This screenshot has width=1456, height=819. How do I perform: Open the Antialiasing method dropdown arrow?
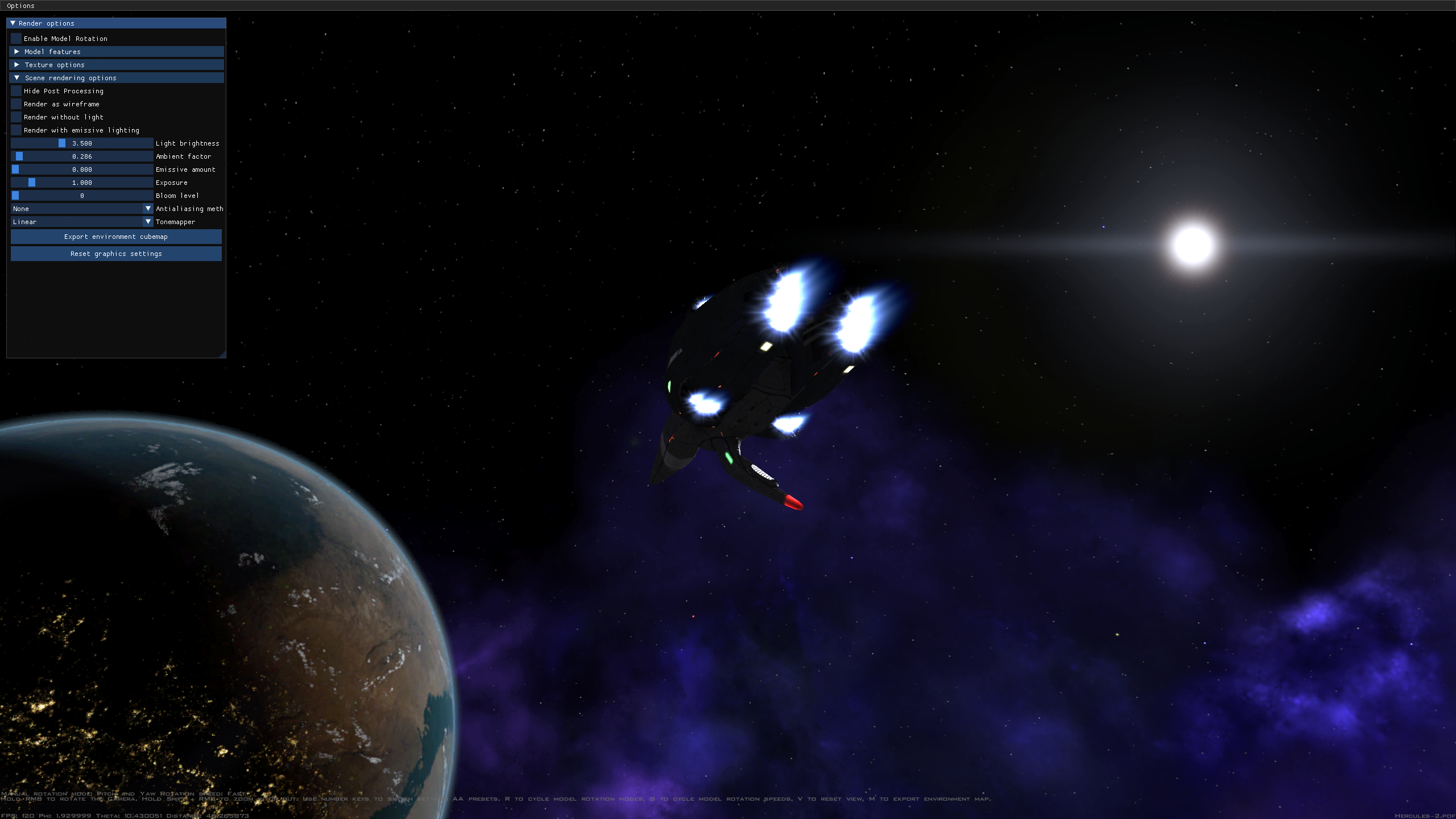[148, 209]
